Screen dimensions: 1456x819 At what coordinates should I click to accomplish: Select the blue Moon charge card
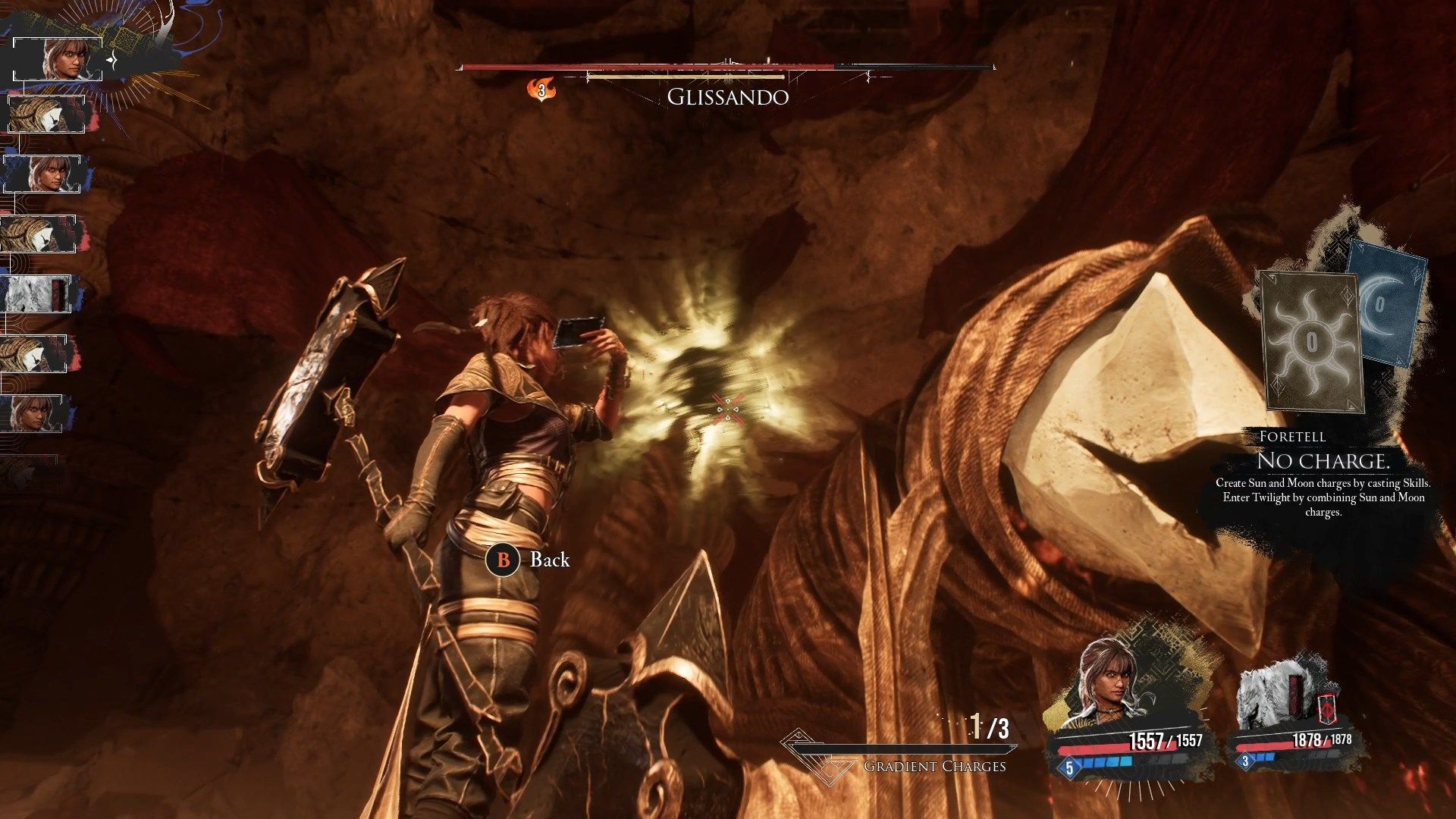pyautogui.click(x=1385, y=305)
